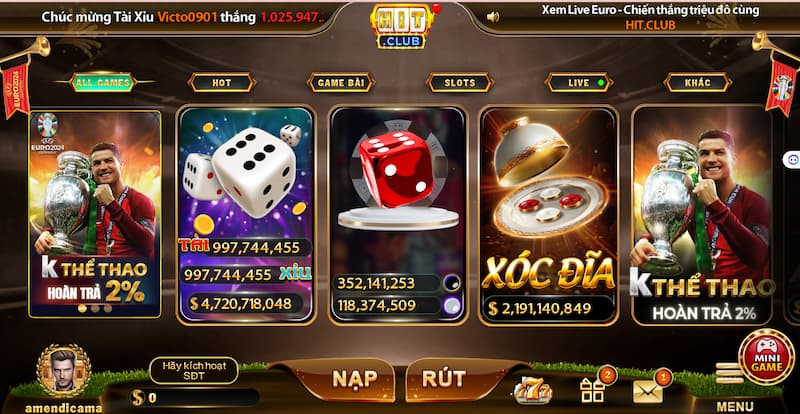Show the SLOTS category
This screenshot has width=800, height=414.
click(x=459, y=83)
